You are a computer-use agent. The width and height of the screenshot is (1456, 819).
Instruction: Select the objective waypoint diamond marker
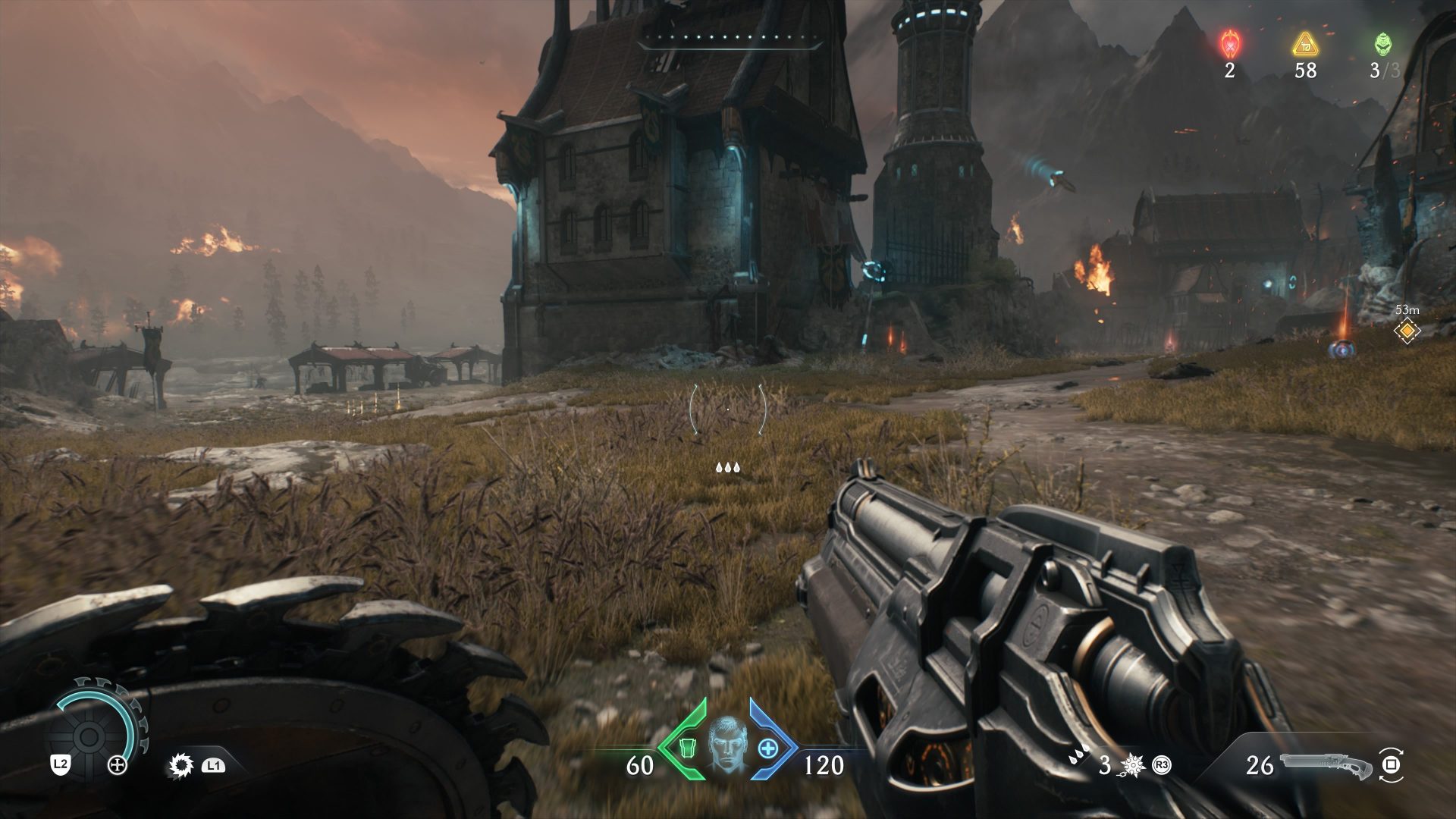pyautogui.click(x=1407, y=331)
